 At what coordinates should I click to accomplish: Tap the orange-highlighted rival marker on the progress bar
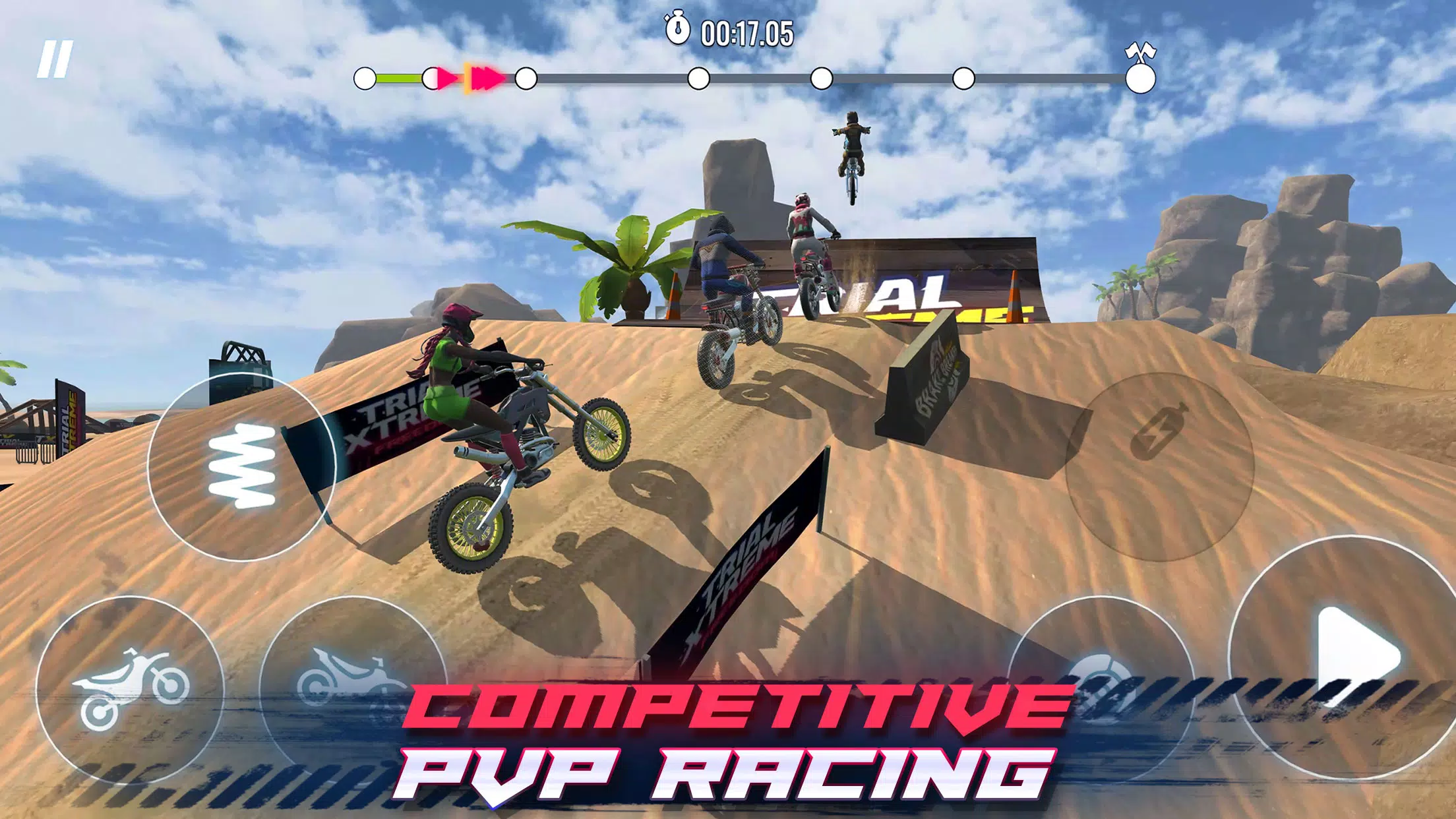481,78
